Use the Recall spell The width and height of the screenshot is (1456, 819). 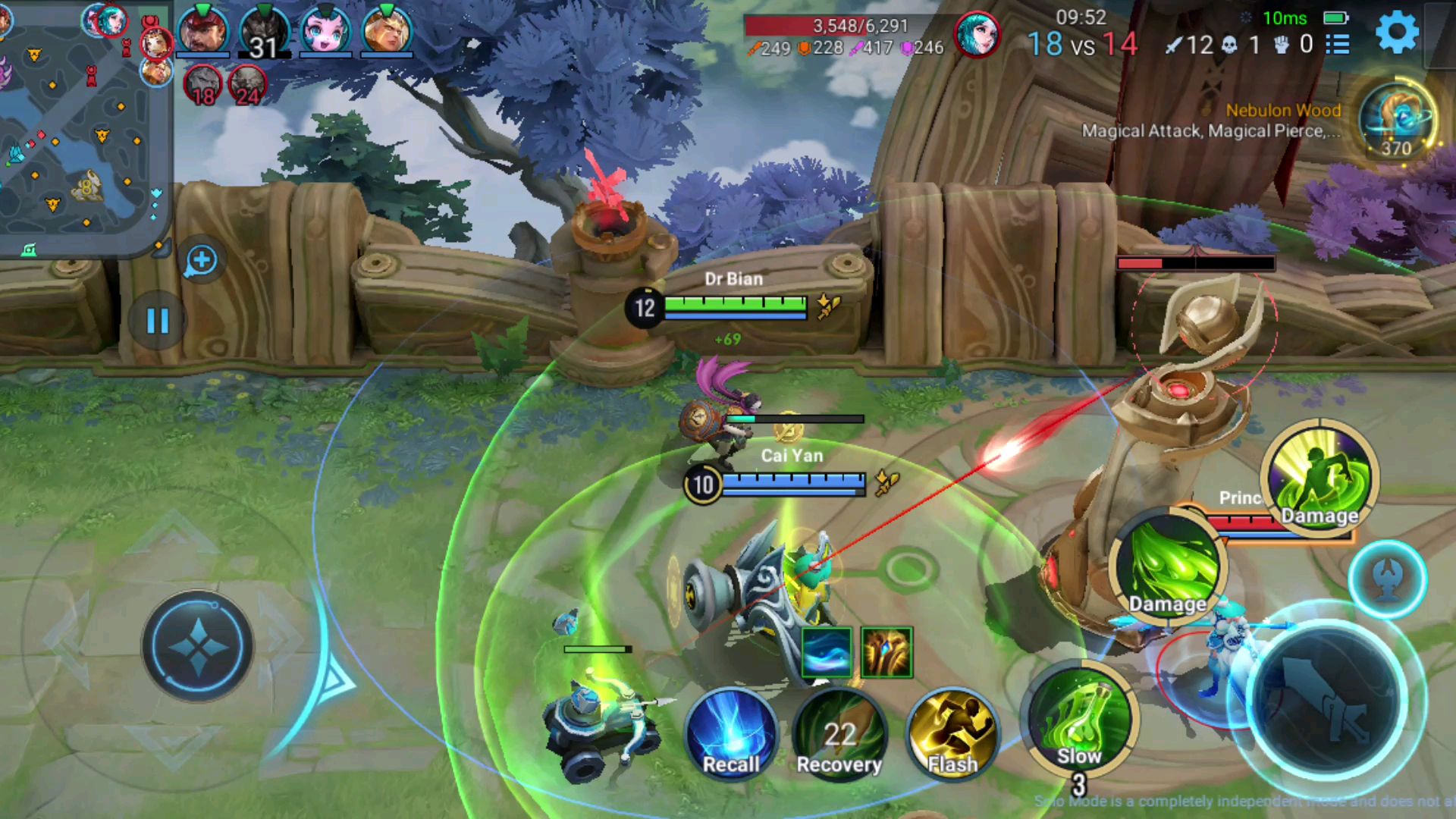[731, 733]
